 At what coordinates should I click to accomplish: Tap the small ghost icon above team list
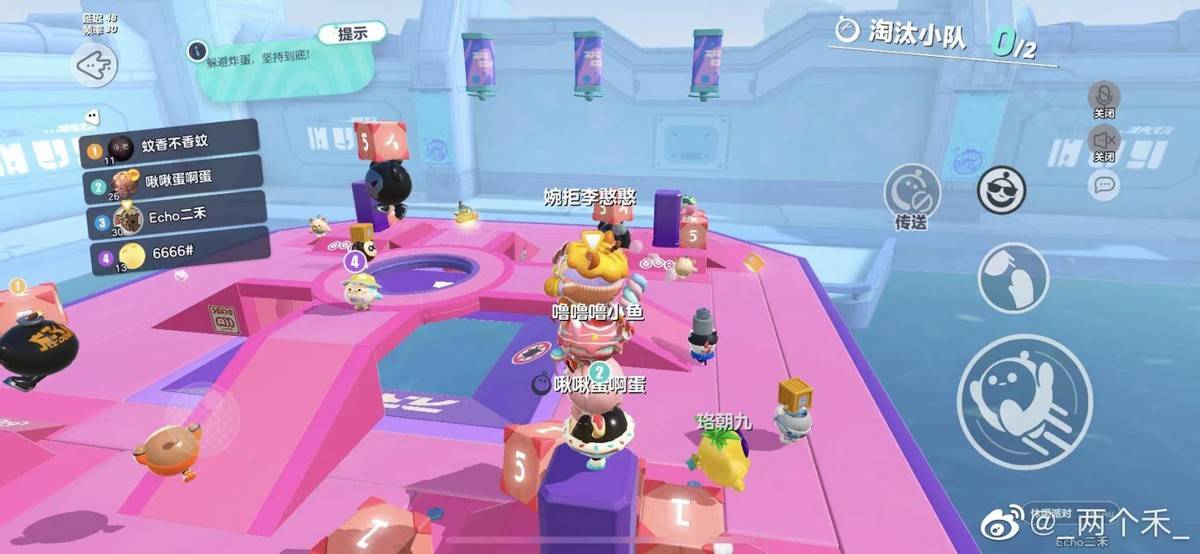[x=92, y=116]
